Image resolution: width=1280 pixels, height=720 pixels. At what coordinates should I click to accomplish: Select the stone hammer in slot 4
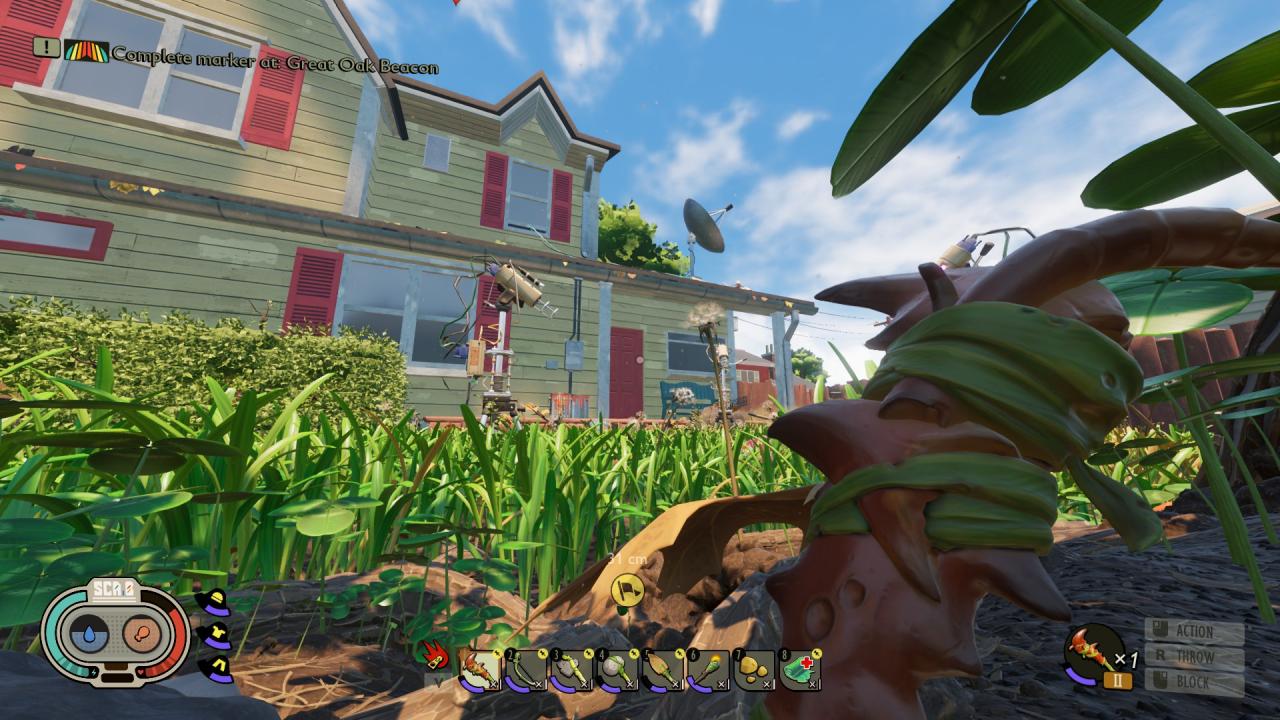pos(614,669)
